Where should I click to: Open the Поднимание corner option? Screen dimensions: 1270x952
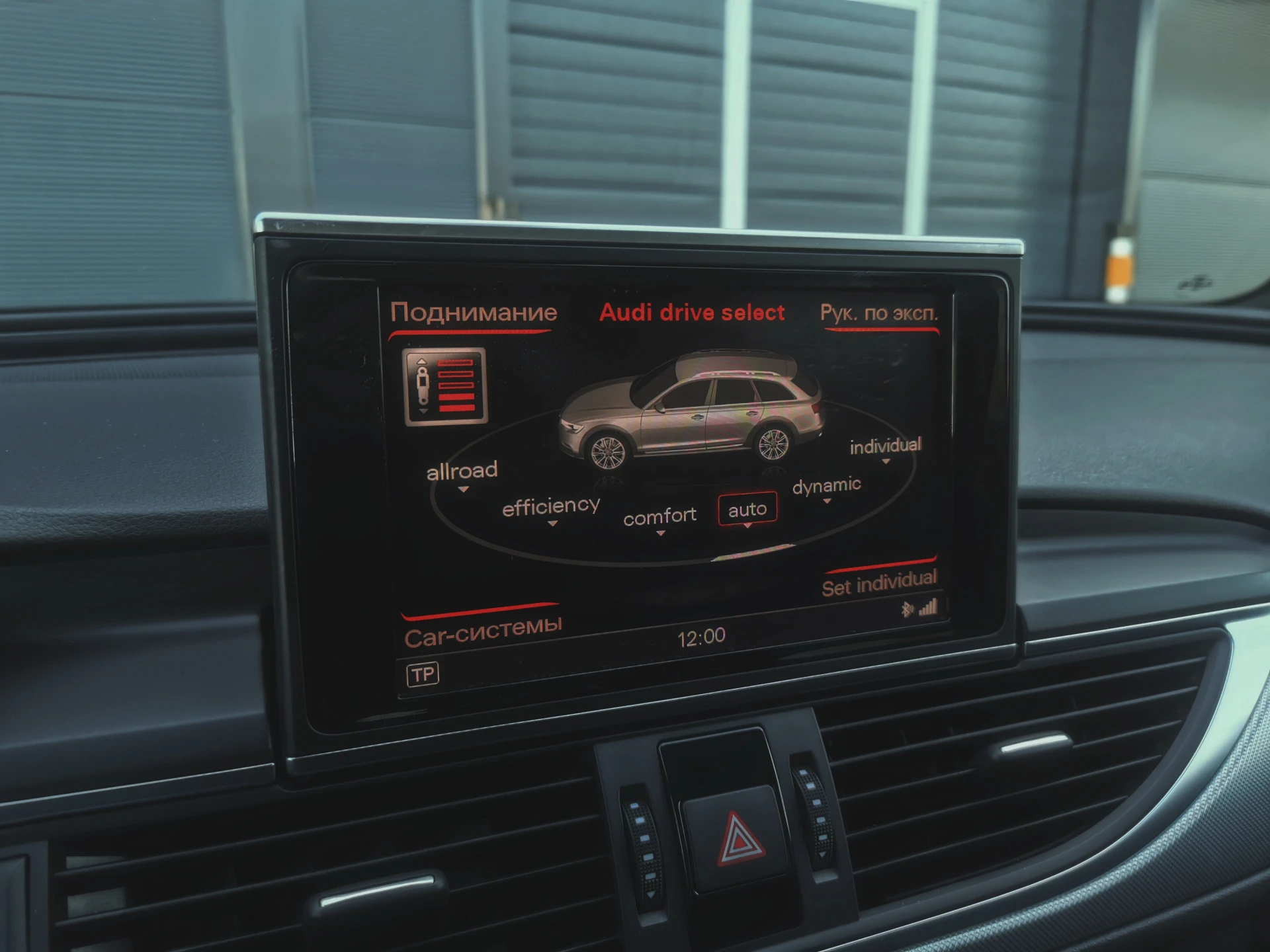pos(474,312)
